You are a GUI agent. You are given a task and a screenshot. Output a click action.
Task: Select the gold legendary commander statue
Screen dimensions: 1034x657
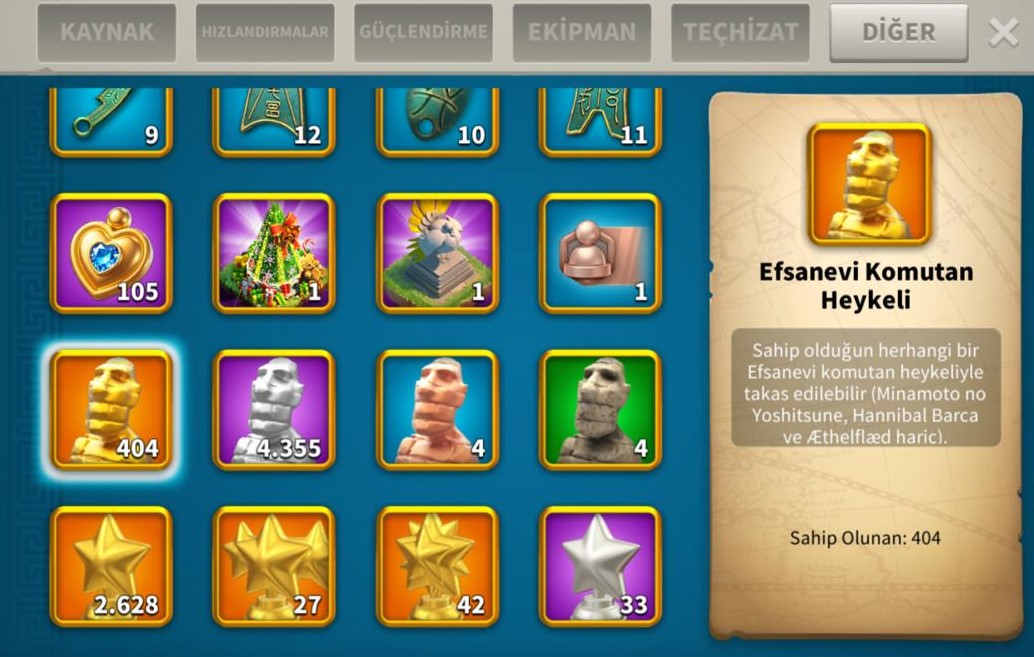pos(111,410)
